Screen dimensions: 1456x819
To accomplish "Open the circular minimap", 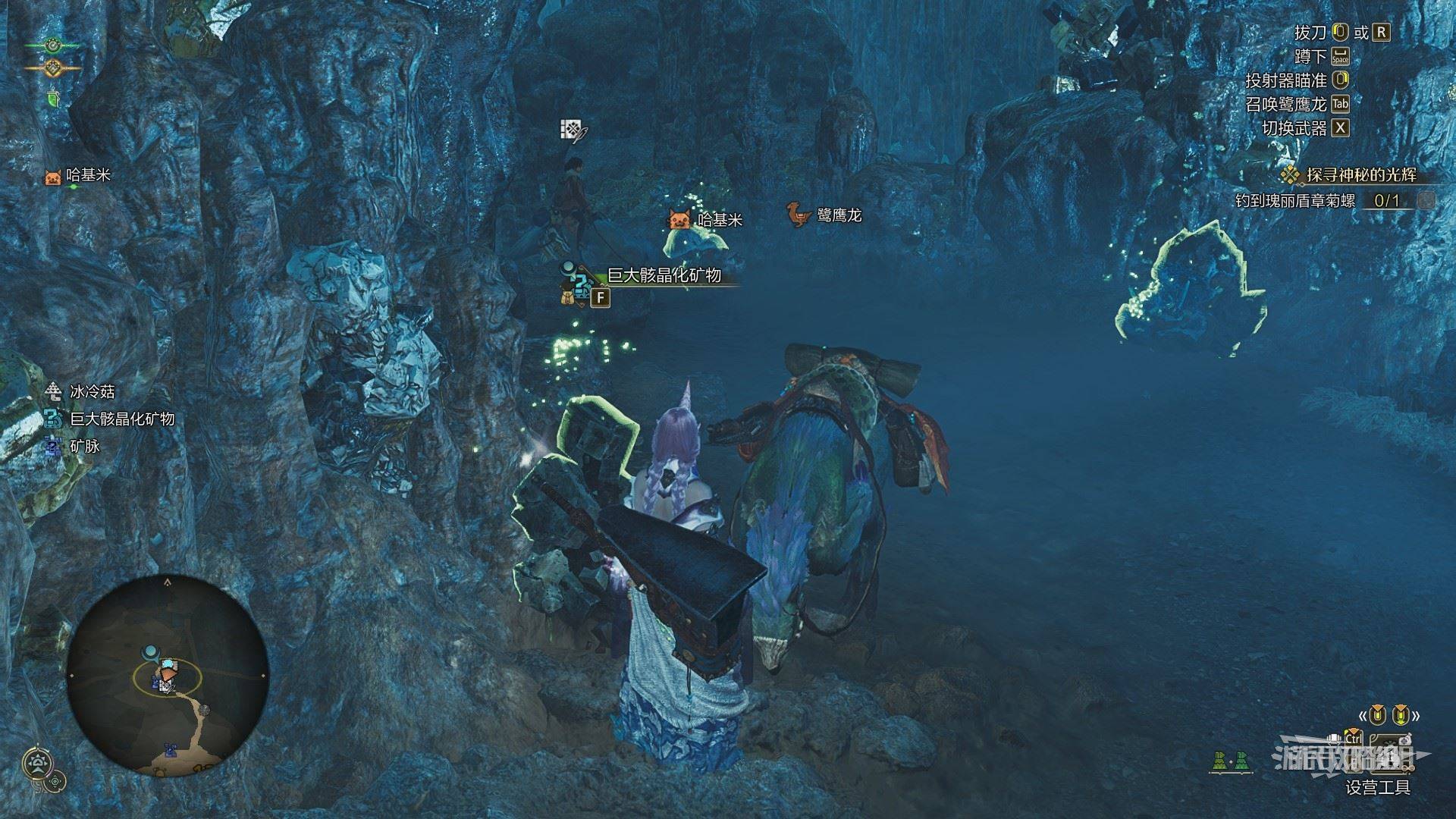I will (x=168, y=675).
